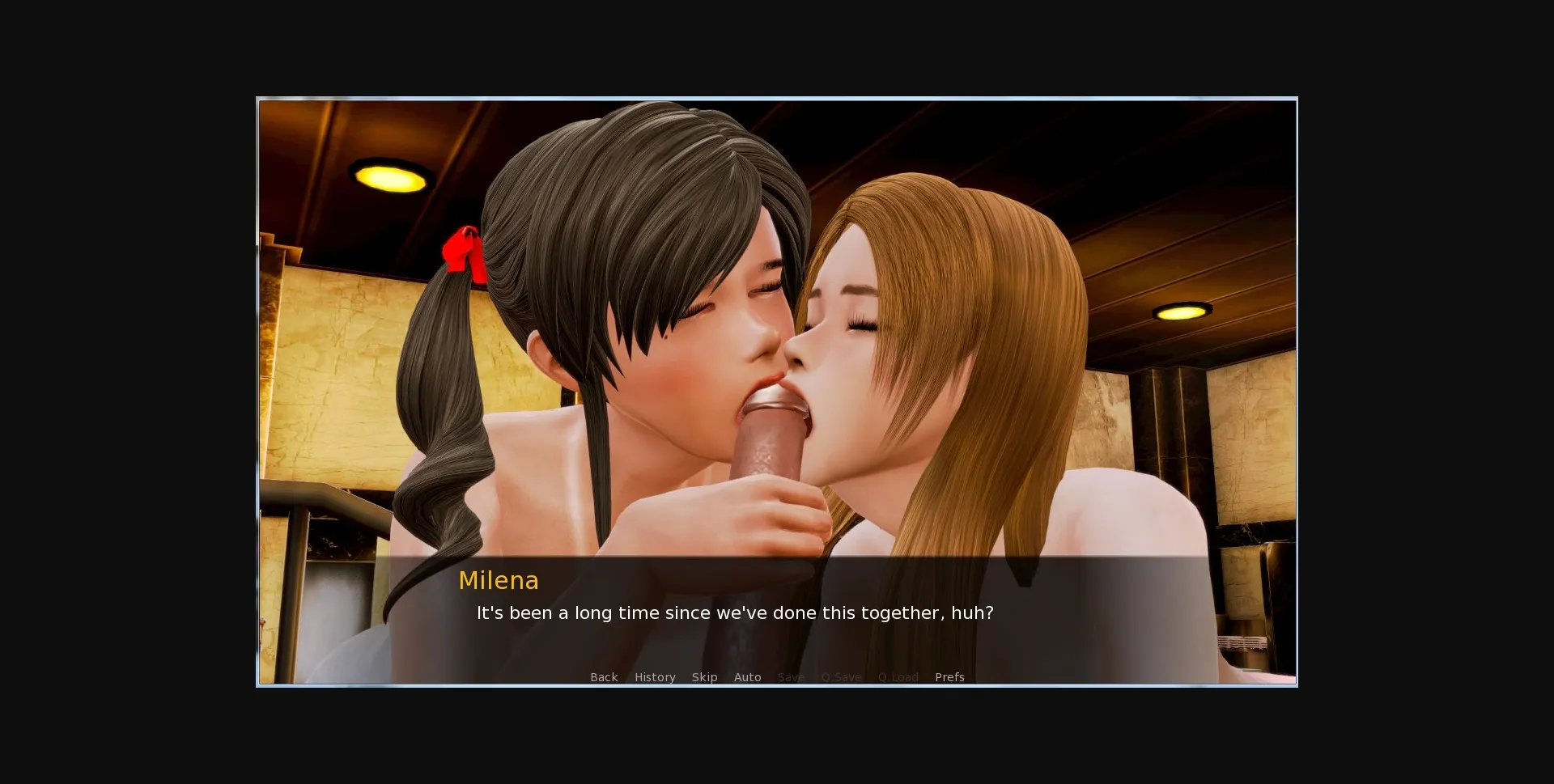Open preferences via the Prefs label
Viewport: 1554px width, 784px height.
point(949,677)
